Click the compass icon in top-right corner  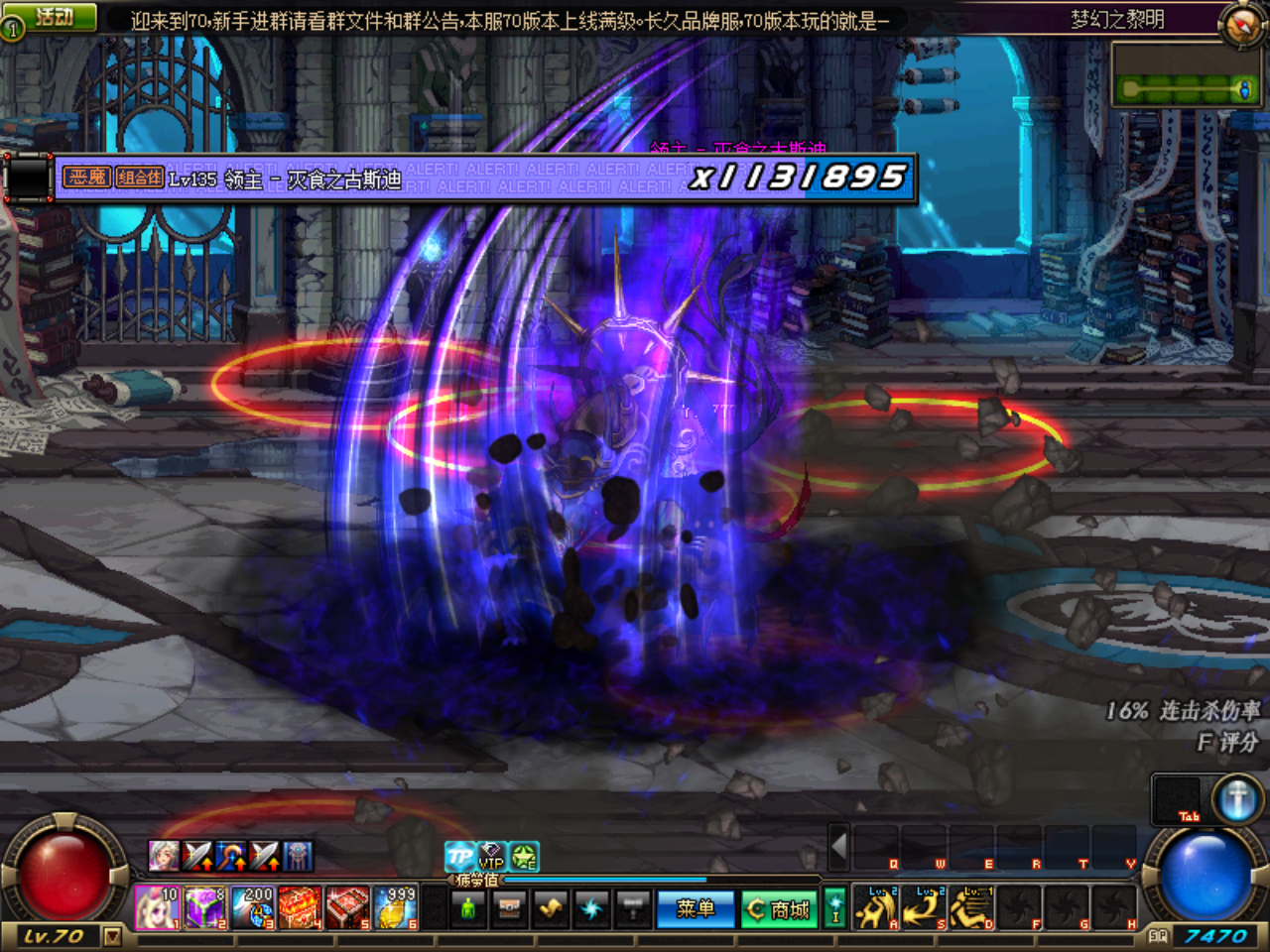pos(1238,24)
